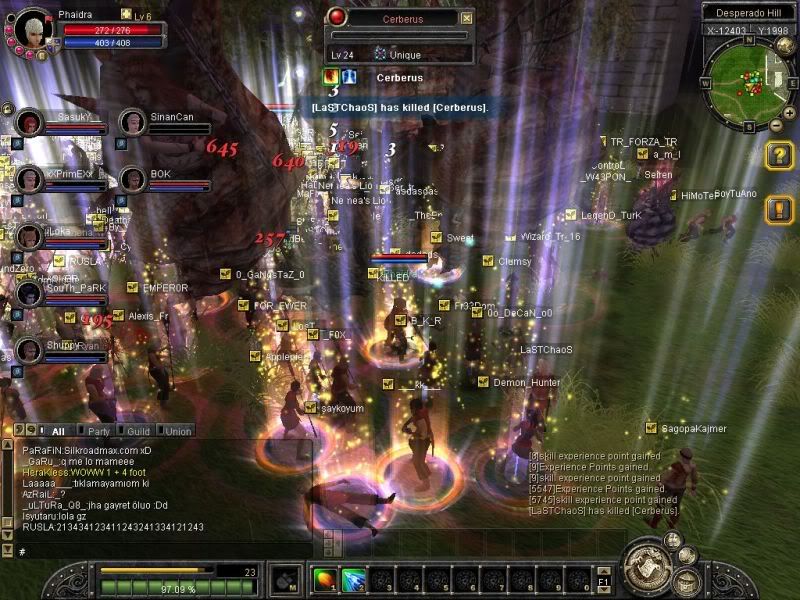Open the yellow question mark help button
The height and width of the screenshot is (600, 800).
pyautogui.click(x=779, y=155)
